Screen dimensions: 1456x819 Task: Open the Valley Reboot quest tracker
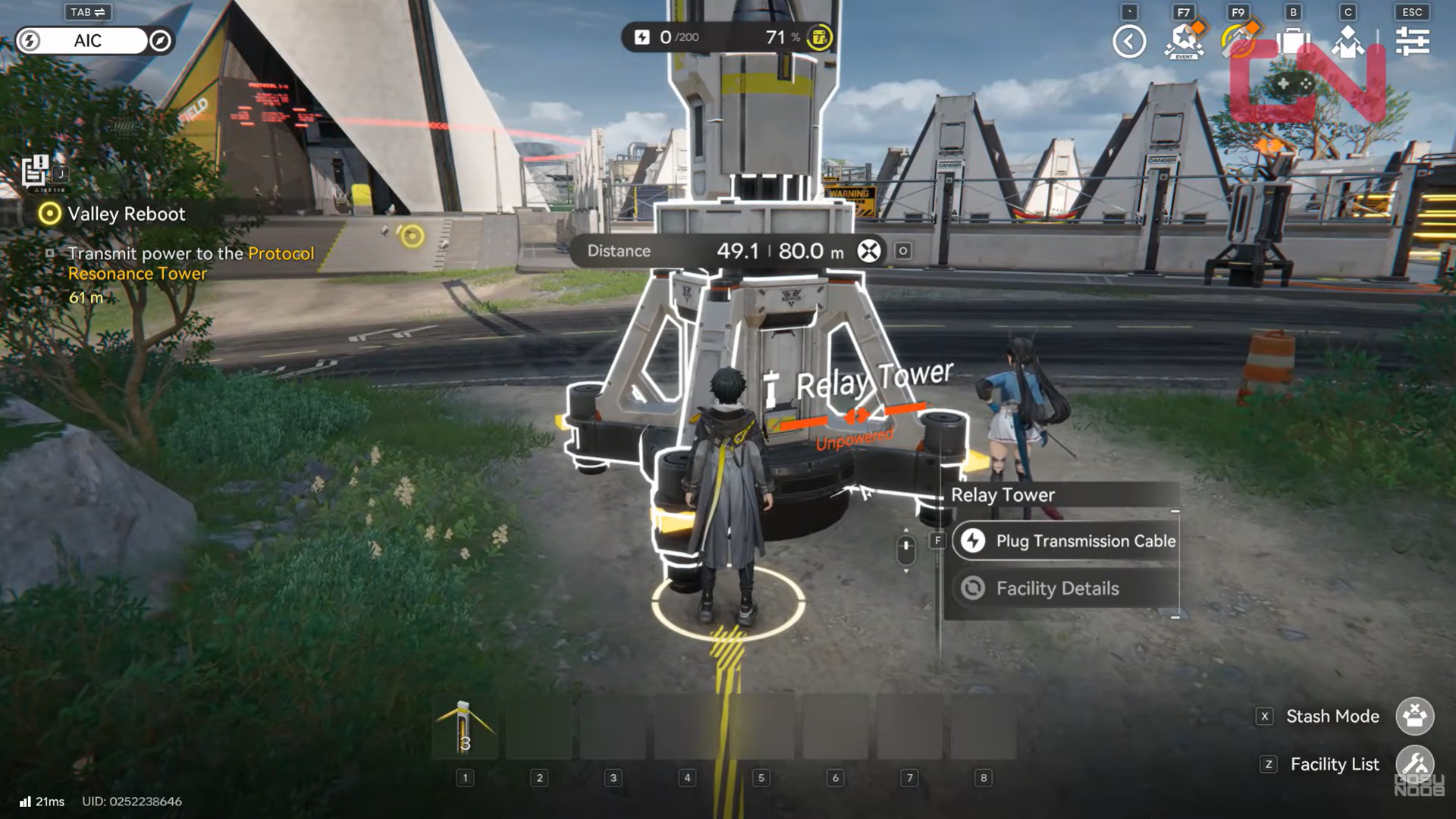(126, 214)
